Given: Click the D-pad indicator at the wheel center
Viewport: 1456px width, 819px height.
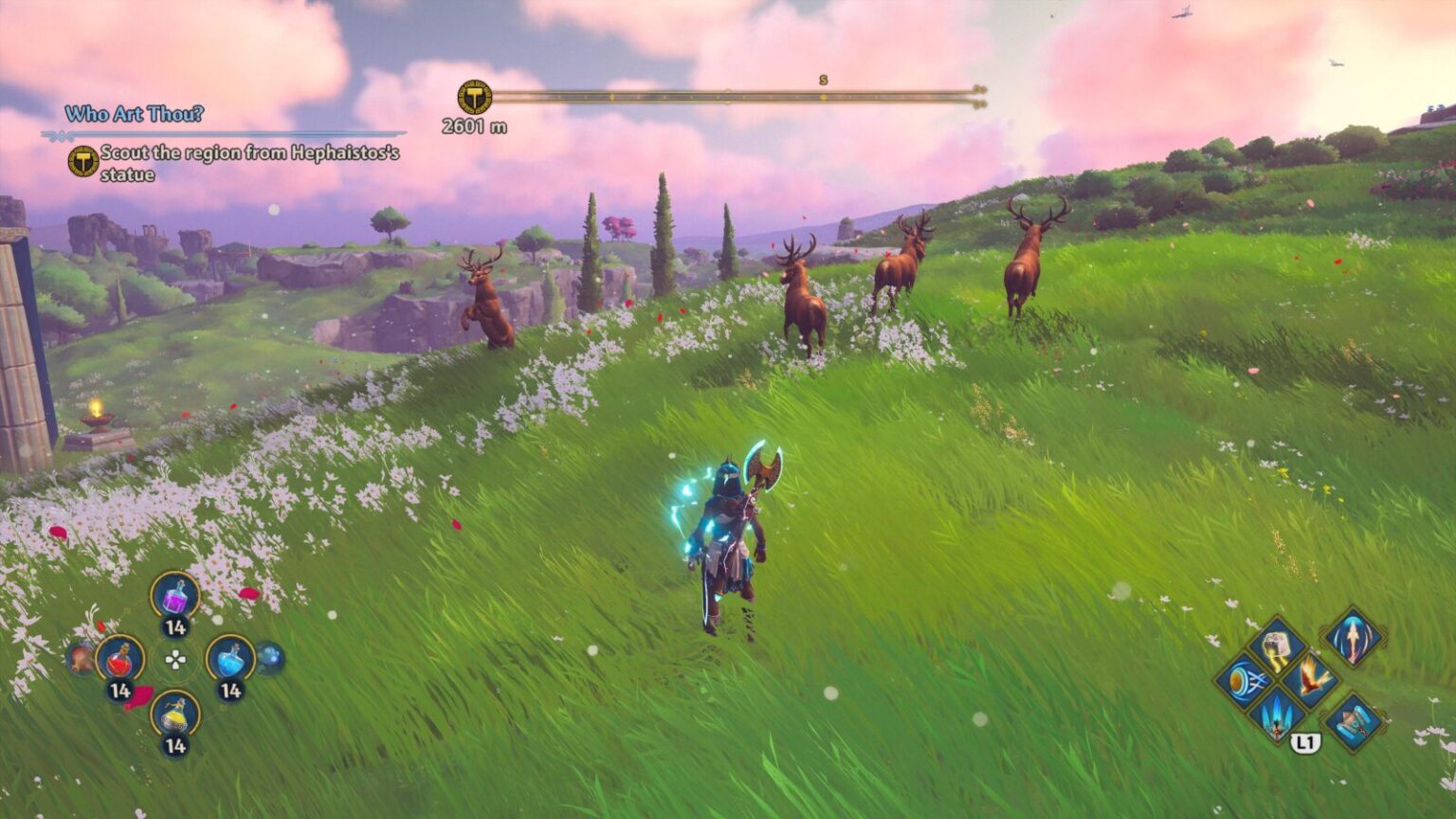Looking at the screenshot, I should (174, 661).
